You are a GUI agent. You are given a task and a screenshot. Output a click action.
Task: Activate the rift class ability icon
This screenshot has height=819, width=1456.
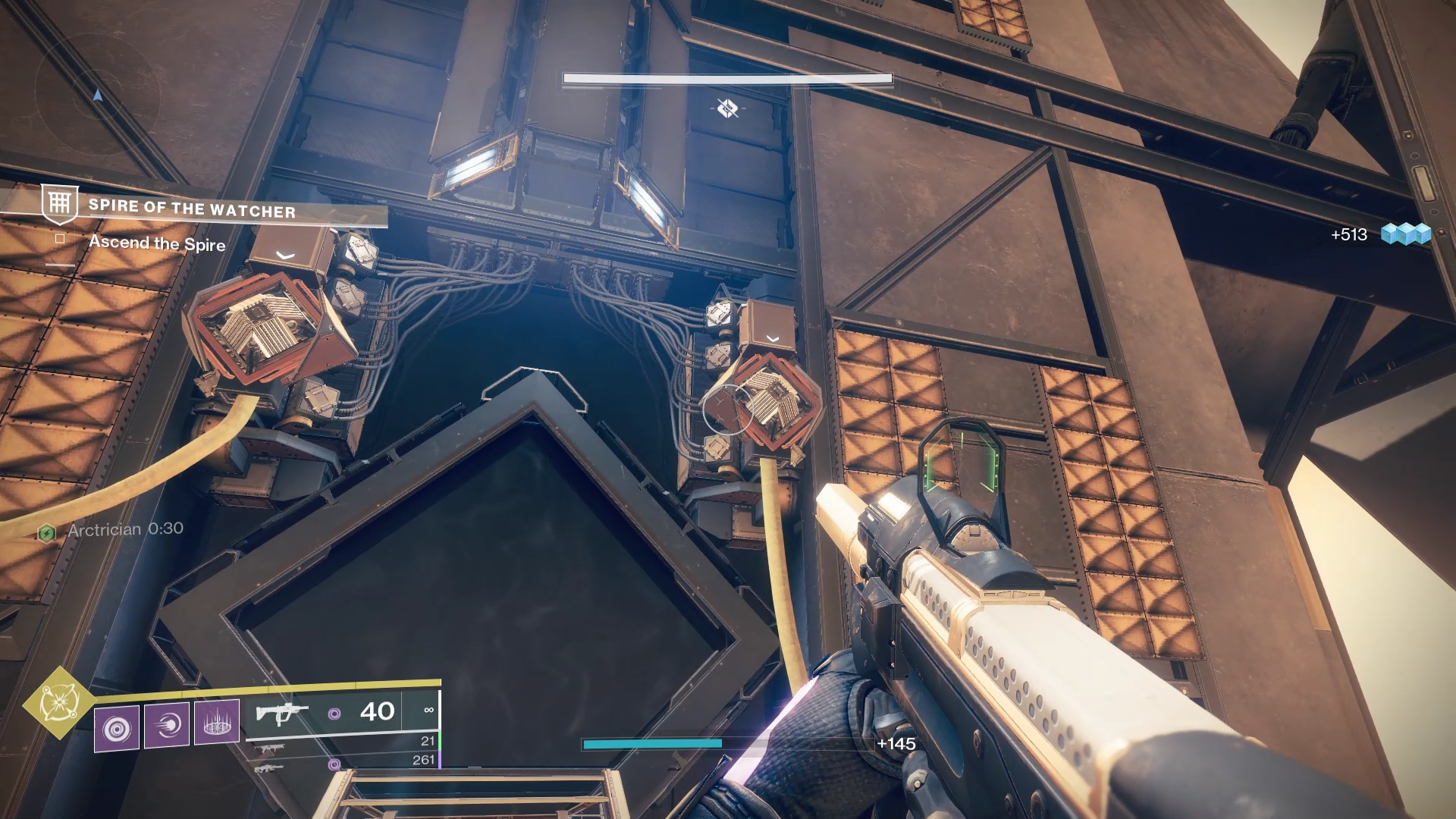tap(217, 721)
